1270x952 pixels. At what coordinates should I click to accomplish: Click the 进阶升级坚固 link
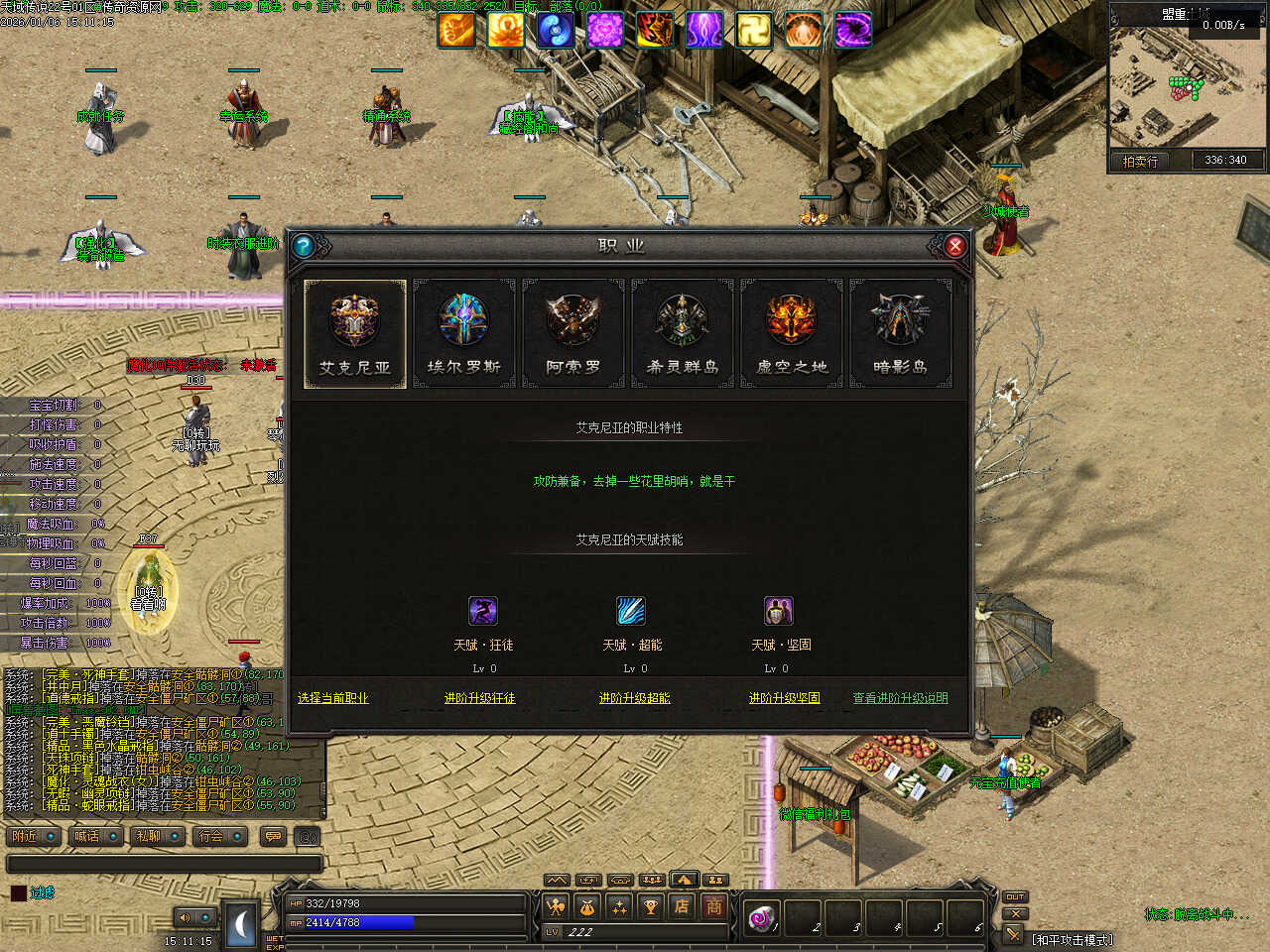coord(784,698)
